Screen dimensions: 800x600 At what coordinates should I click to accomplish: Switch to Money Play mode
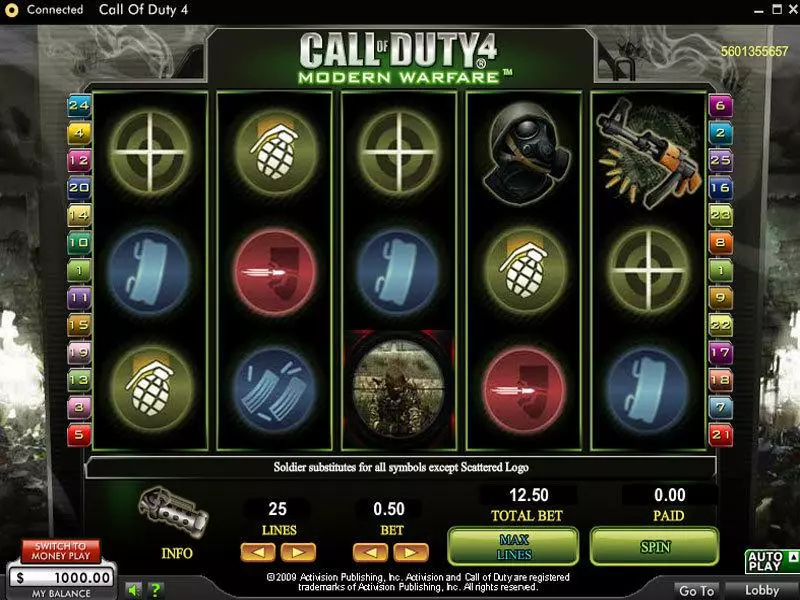point(61,551)
